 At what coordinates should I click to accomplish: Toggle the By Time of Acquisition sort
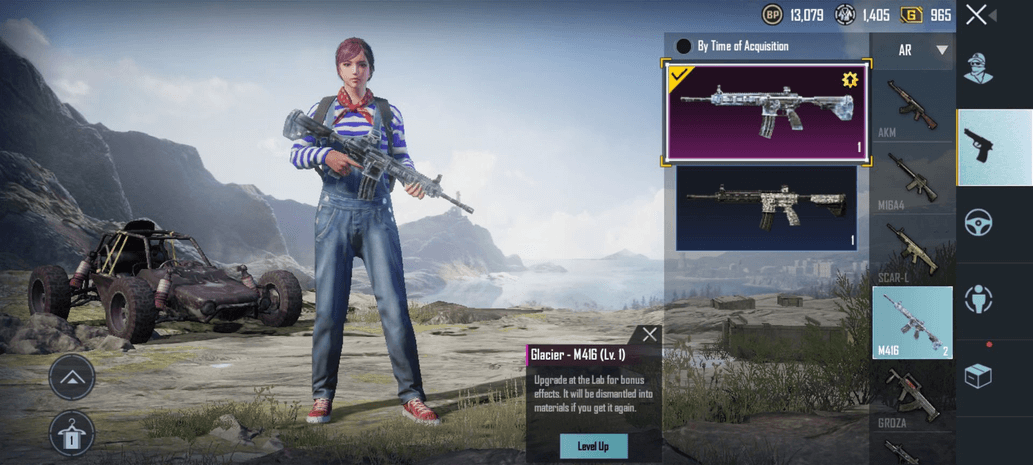[x=684, y=46]
